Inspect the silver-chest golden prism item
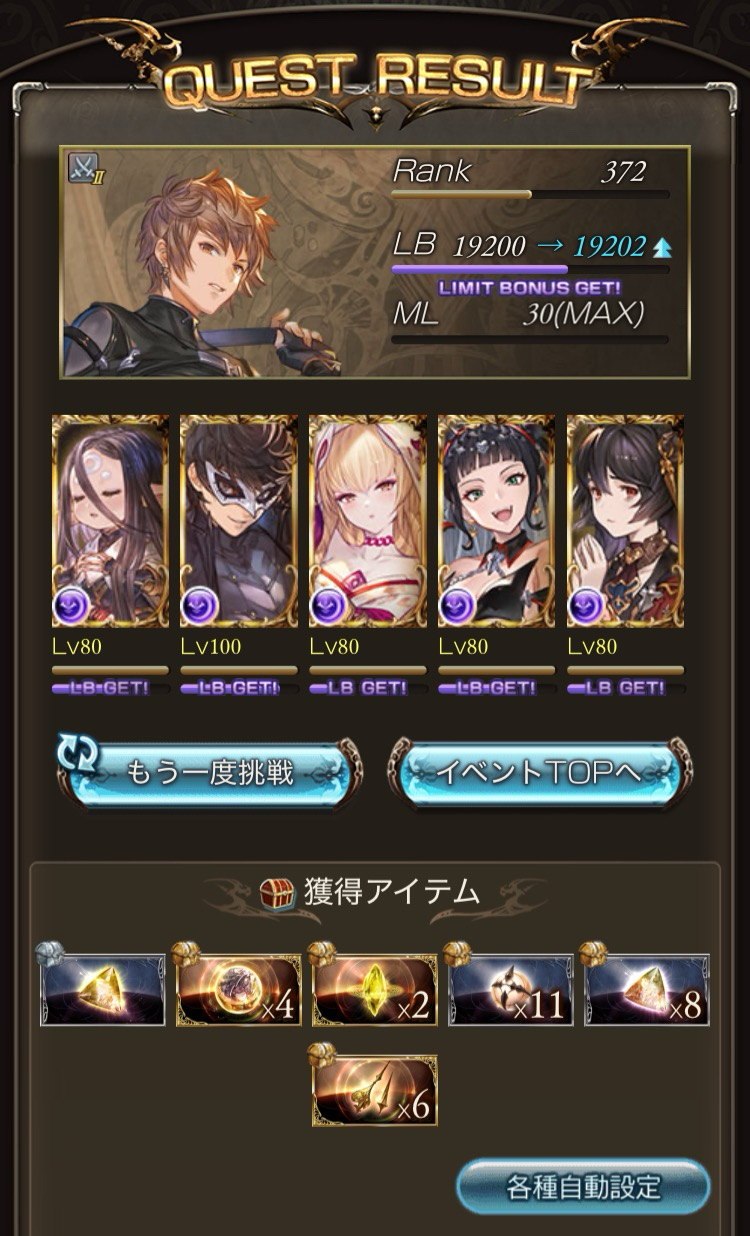Viewport: 750px width, 1236px height. coord(103,990)
